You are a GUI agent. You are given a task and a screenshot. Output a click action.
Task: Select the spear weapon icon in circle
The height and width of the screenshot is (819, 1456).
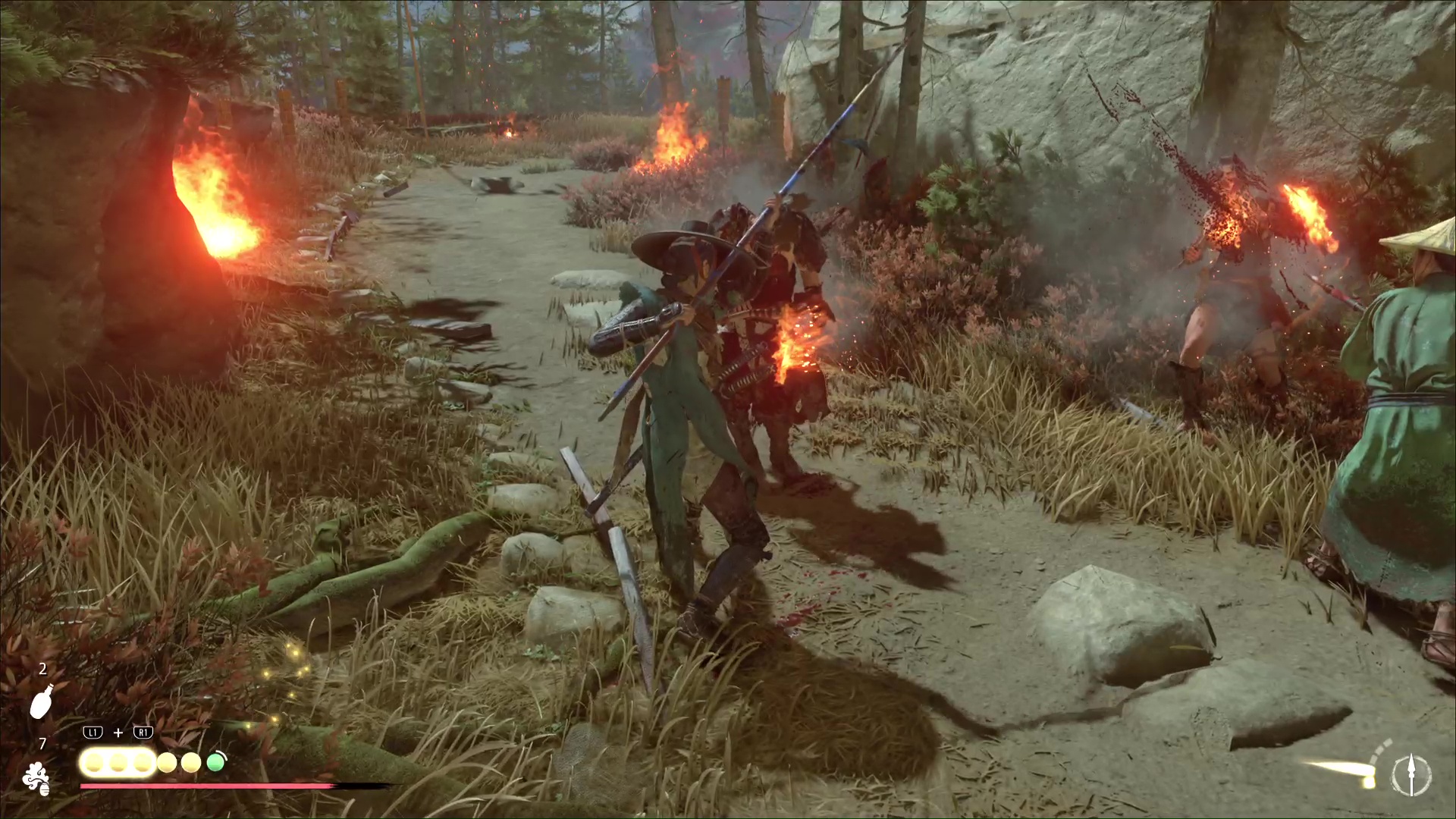point(1411,775)
